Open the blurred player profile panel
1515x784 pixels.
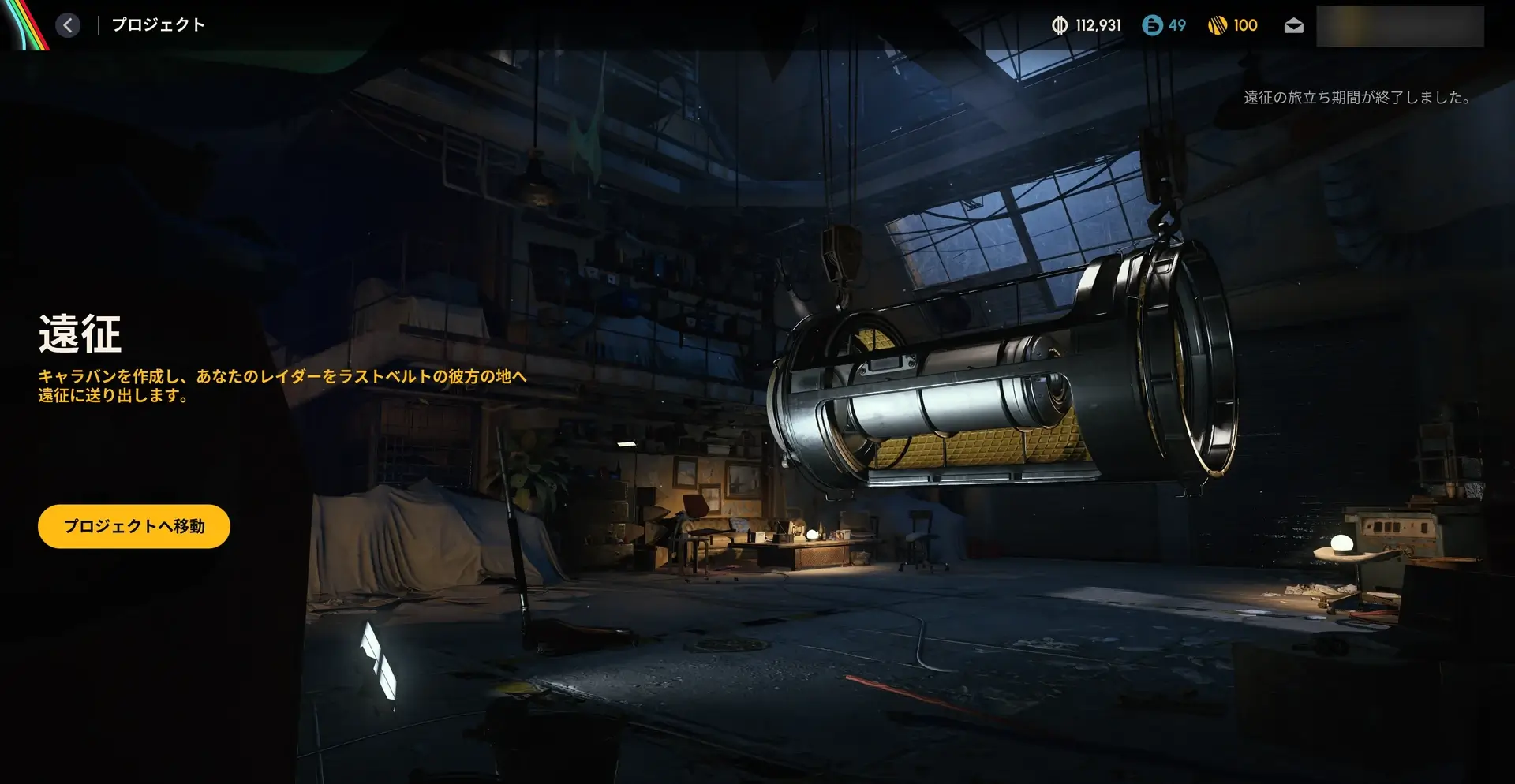click(1400, 26)
